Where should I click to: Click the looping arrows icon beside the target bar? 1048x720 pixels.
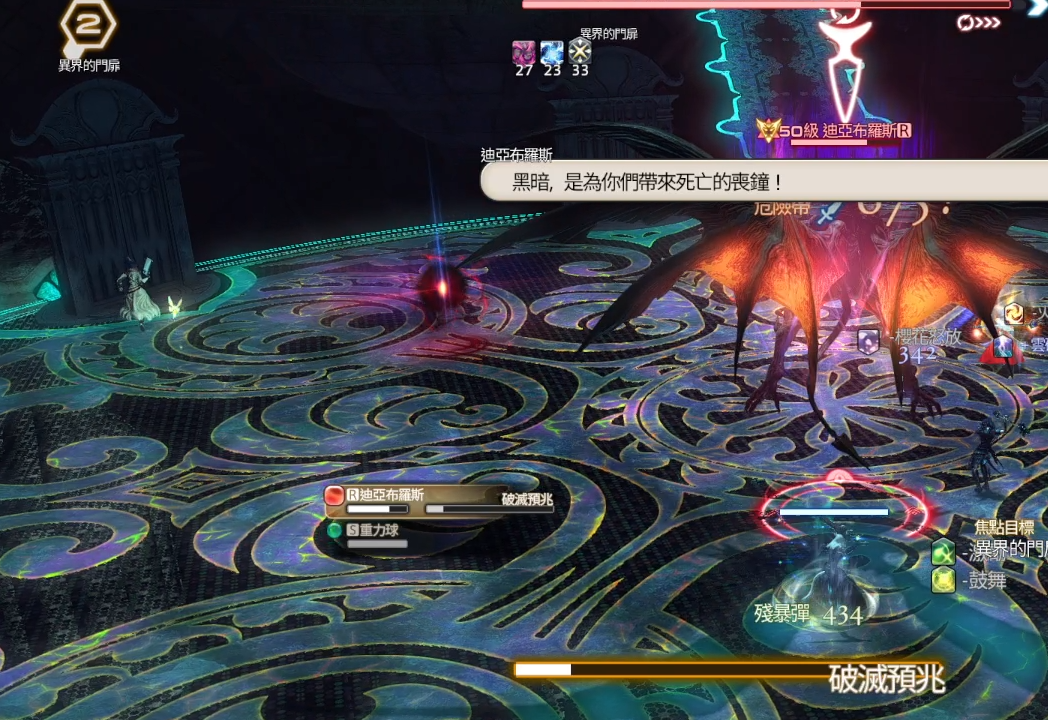978,22
